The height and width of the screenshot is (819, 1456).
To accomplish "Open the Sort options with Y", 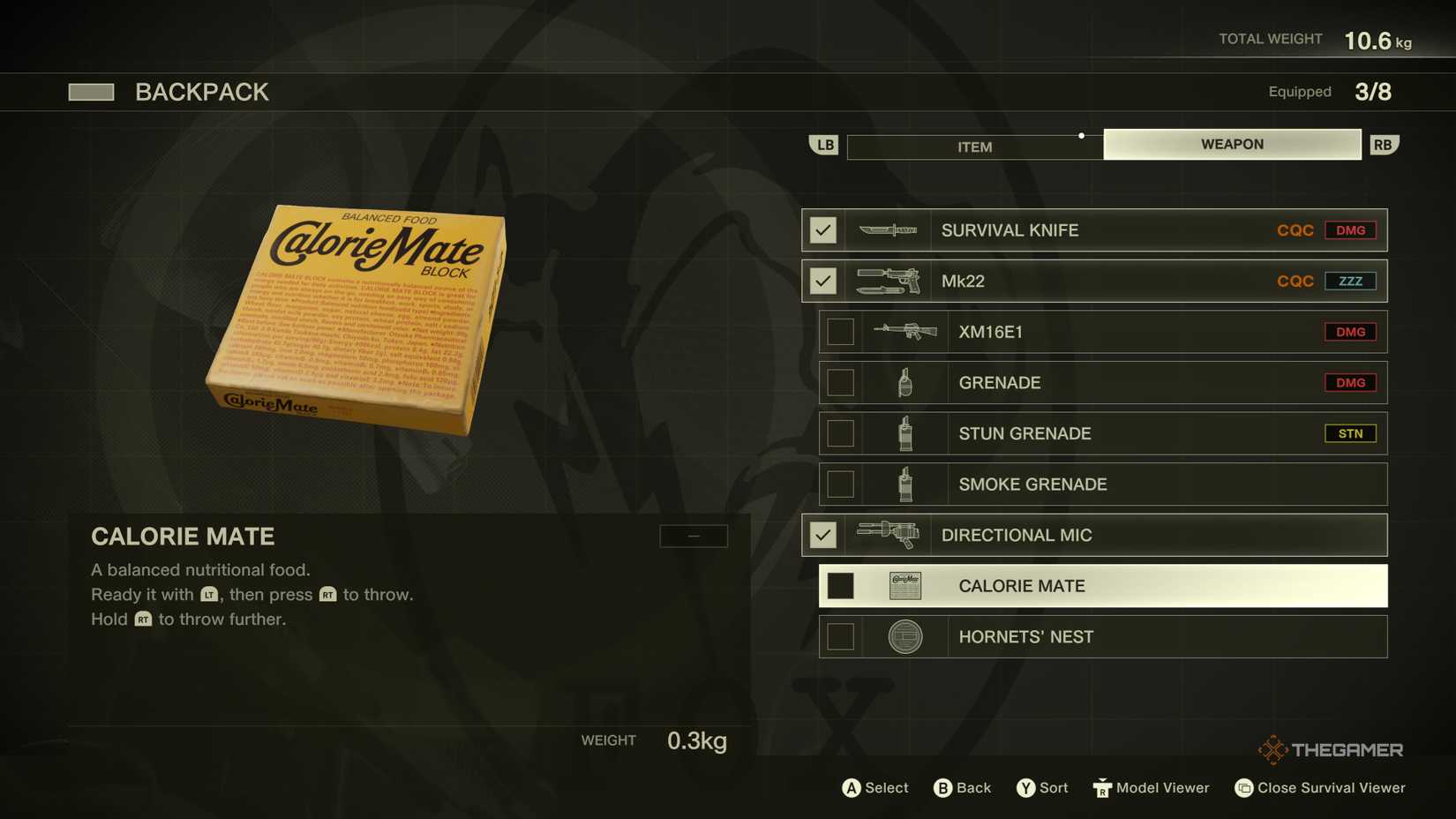I will tap(1041, 787).
